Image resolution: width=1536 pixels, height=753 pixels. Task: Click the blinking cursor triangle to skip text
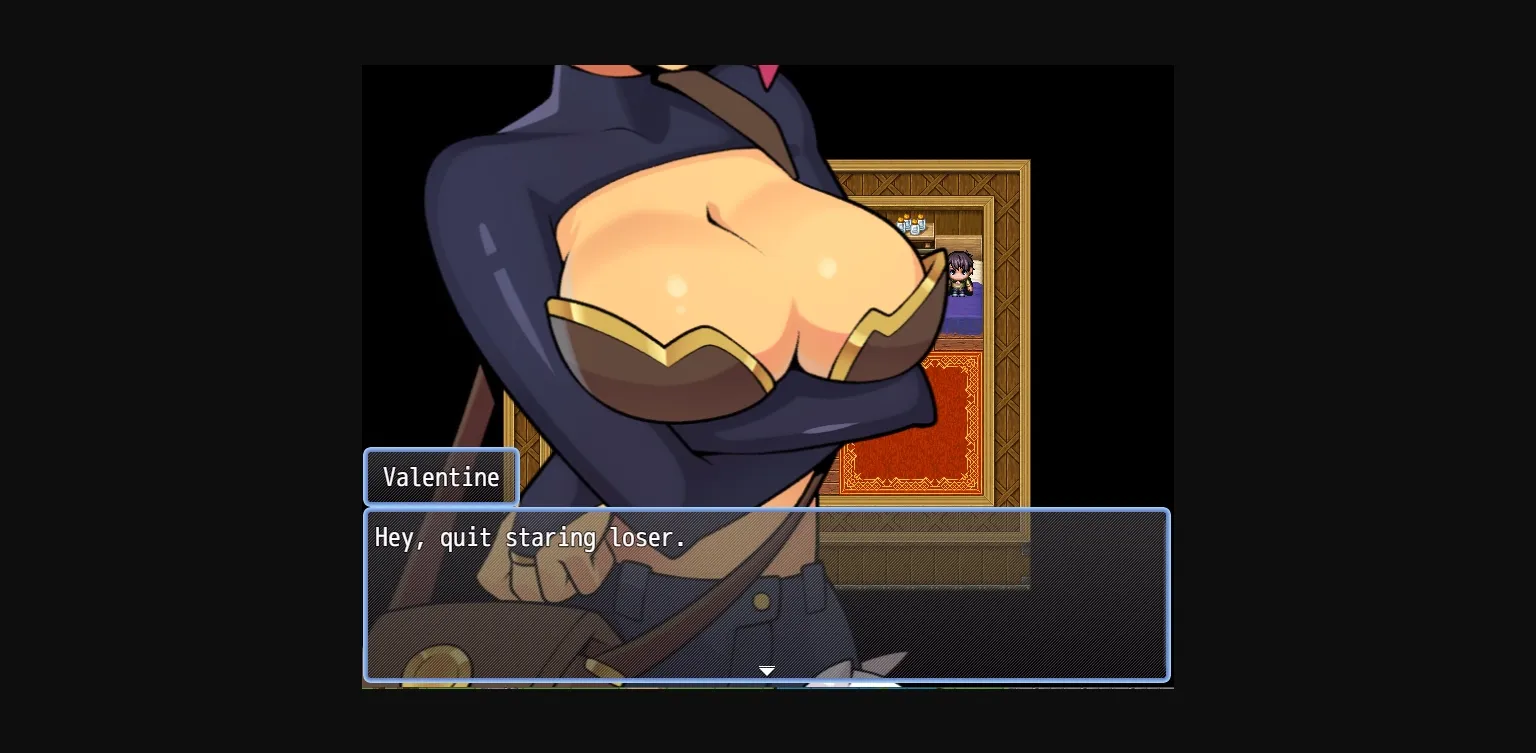point(767,671)
